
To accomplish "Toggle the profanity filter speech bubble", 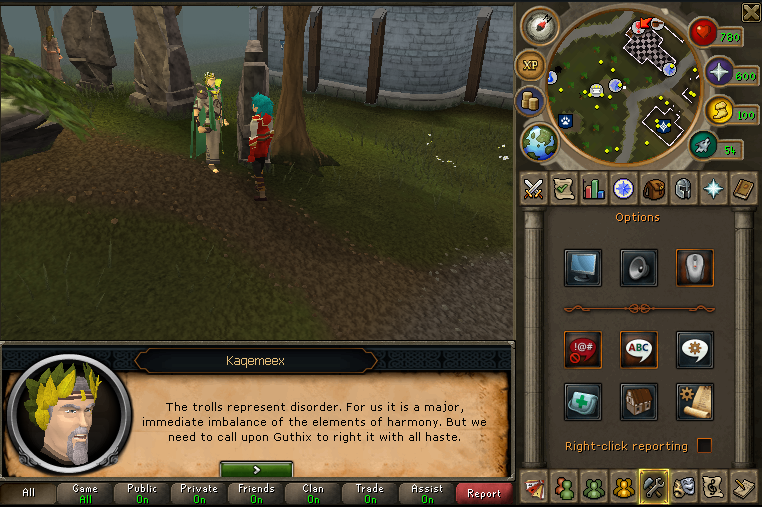I will click(582, 349).
